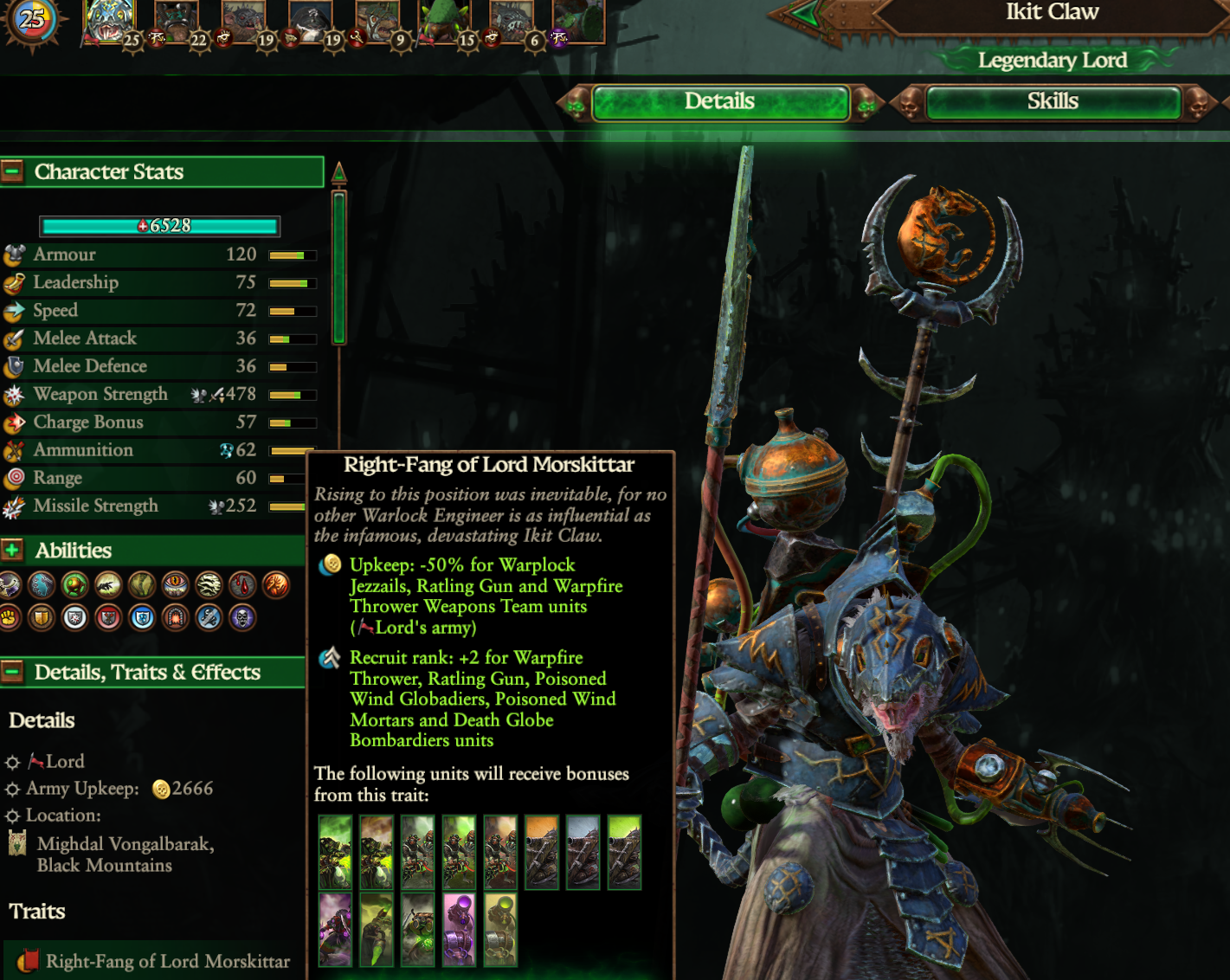Collapse the Details, Traits & Effects panel
This screenshot has width=1230, height=980.
(12, 673)
